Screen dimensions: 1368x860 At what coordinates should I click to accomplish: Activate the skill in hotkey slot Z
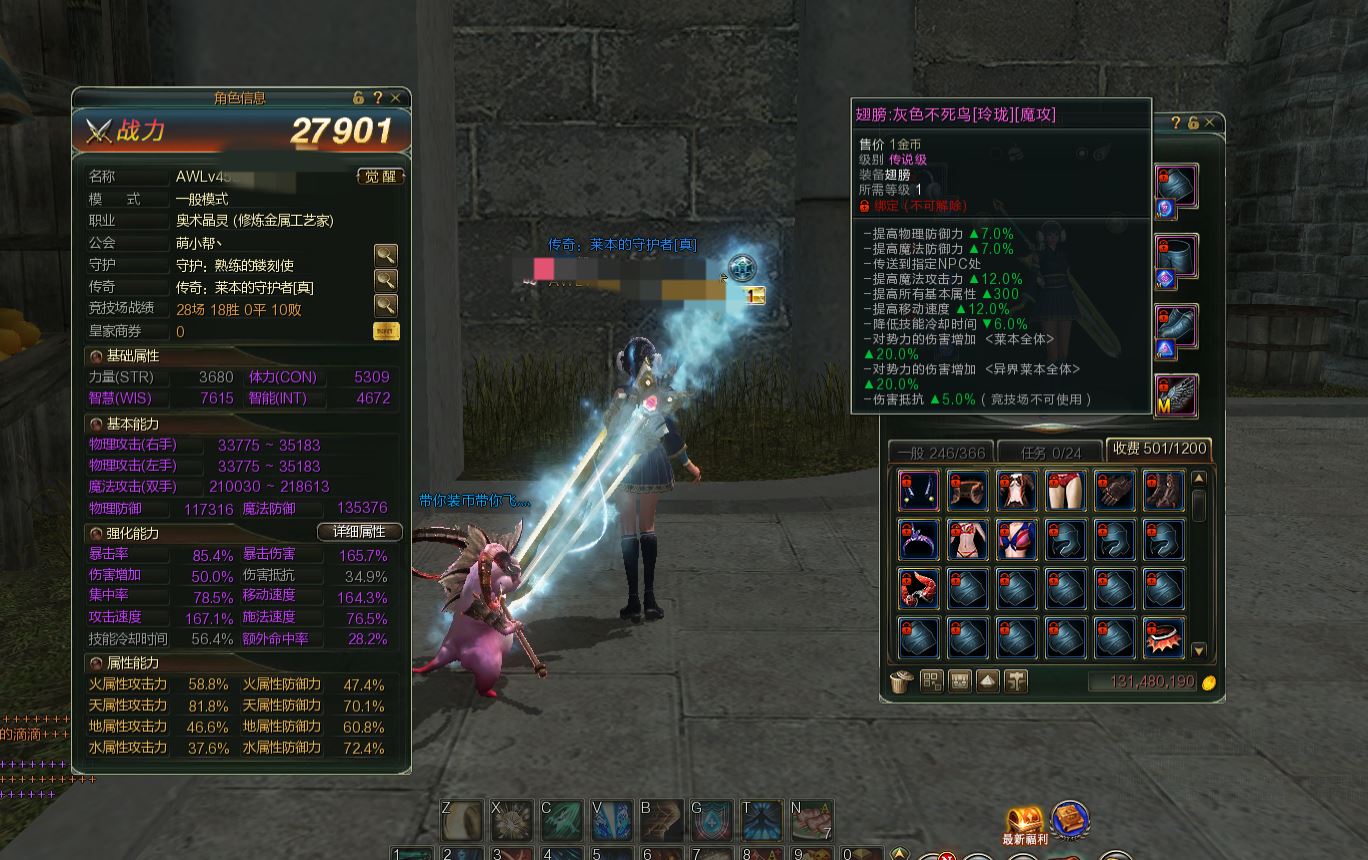461,820
